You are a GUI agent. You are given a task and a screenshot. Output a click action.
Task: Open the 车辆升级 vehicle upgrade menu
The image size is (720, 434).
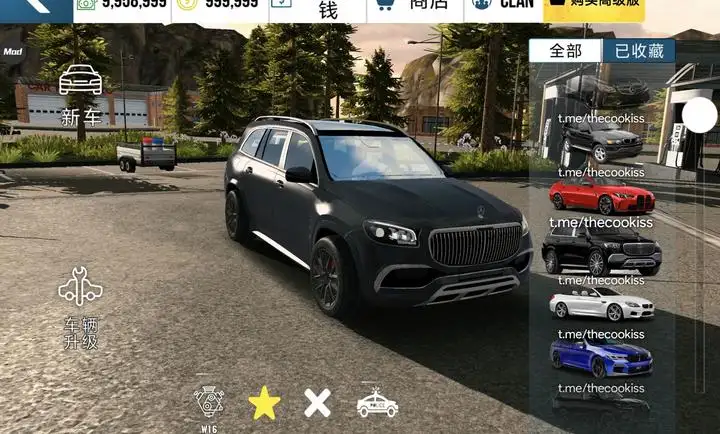pyautogui.click(x=81, y=308)
